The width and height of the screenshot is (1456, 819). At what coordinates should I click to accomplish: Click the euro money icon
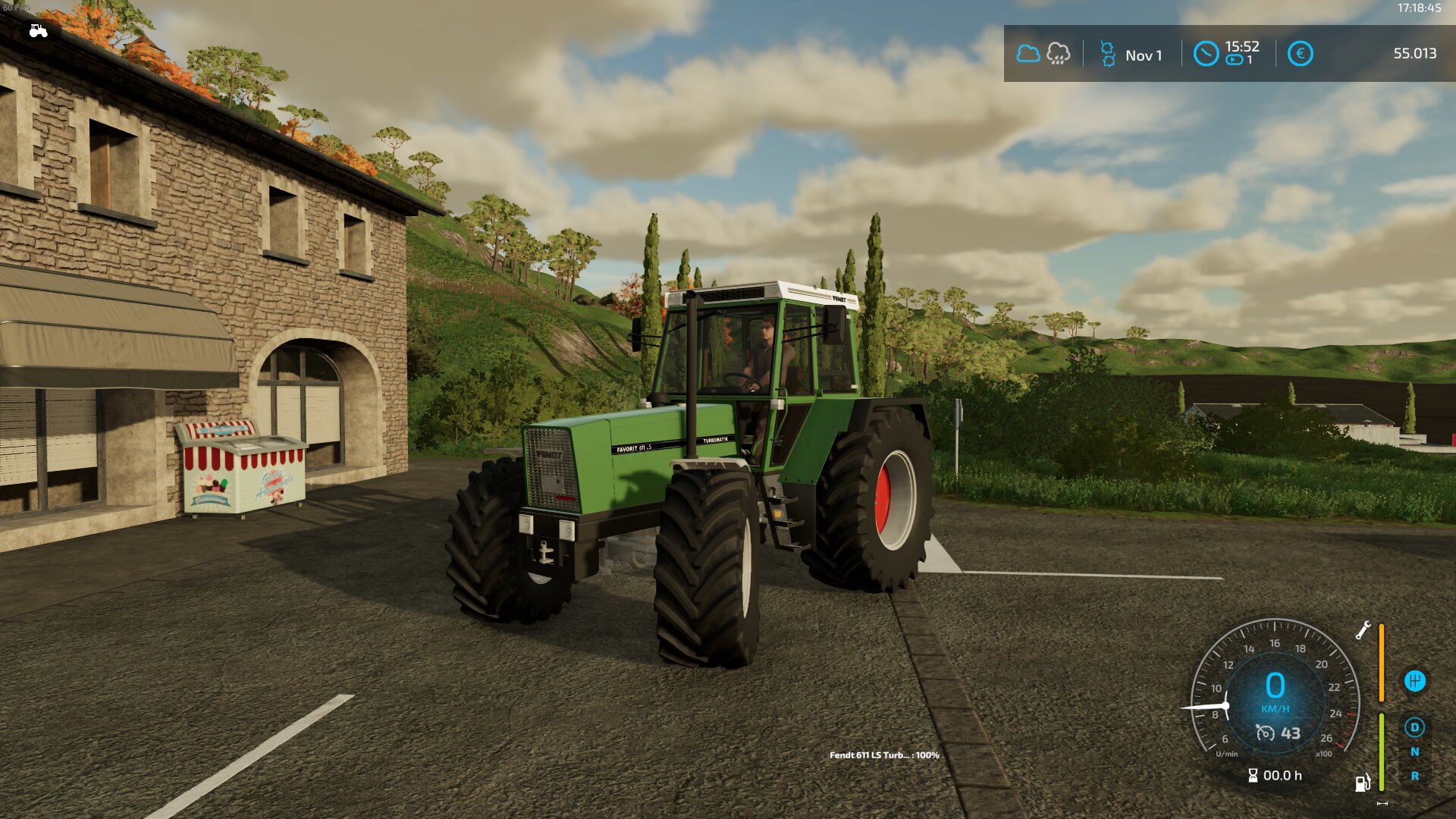coord(1300,54)
